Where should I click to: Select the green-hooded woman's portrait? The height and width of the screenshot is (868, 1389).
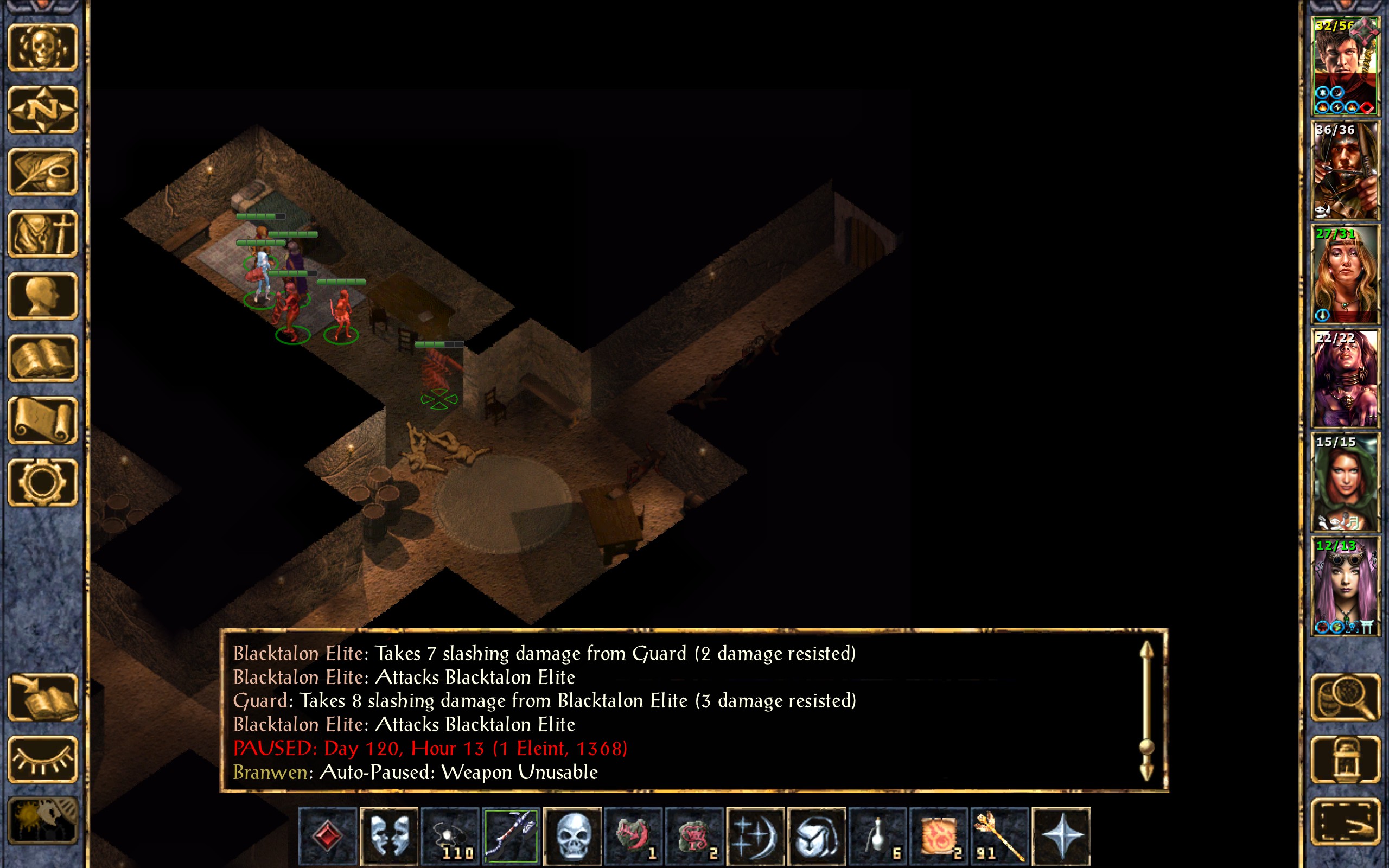pyautogui.click(x=1345, y=482)
